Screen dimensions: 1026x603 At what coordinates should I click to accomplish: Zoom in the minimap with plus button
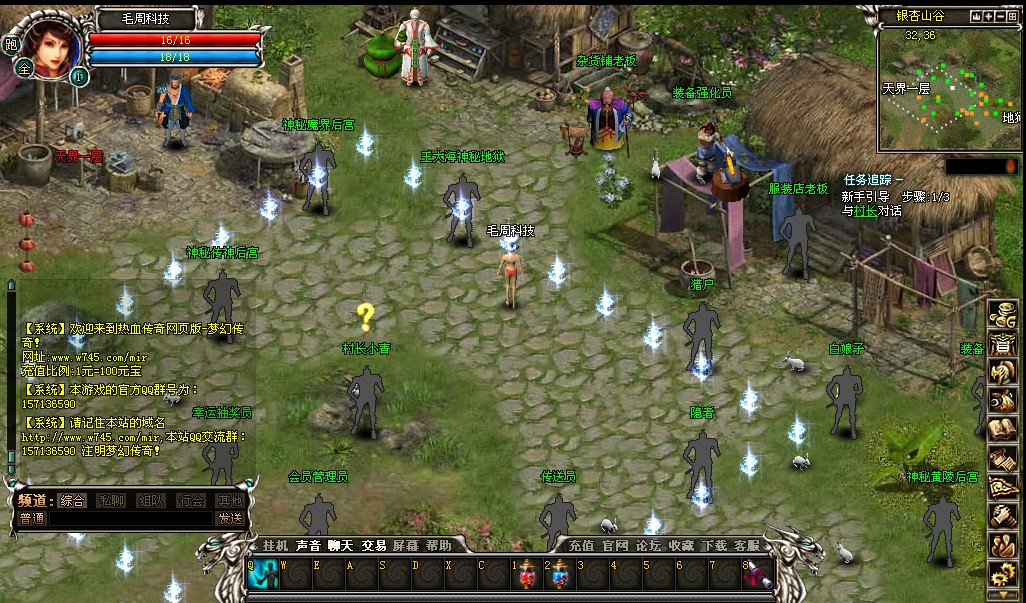pos(989,17)
